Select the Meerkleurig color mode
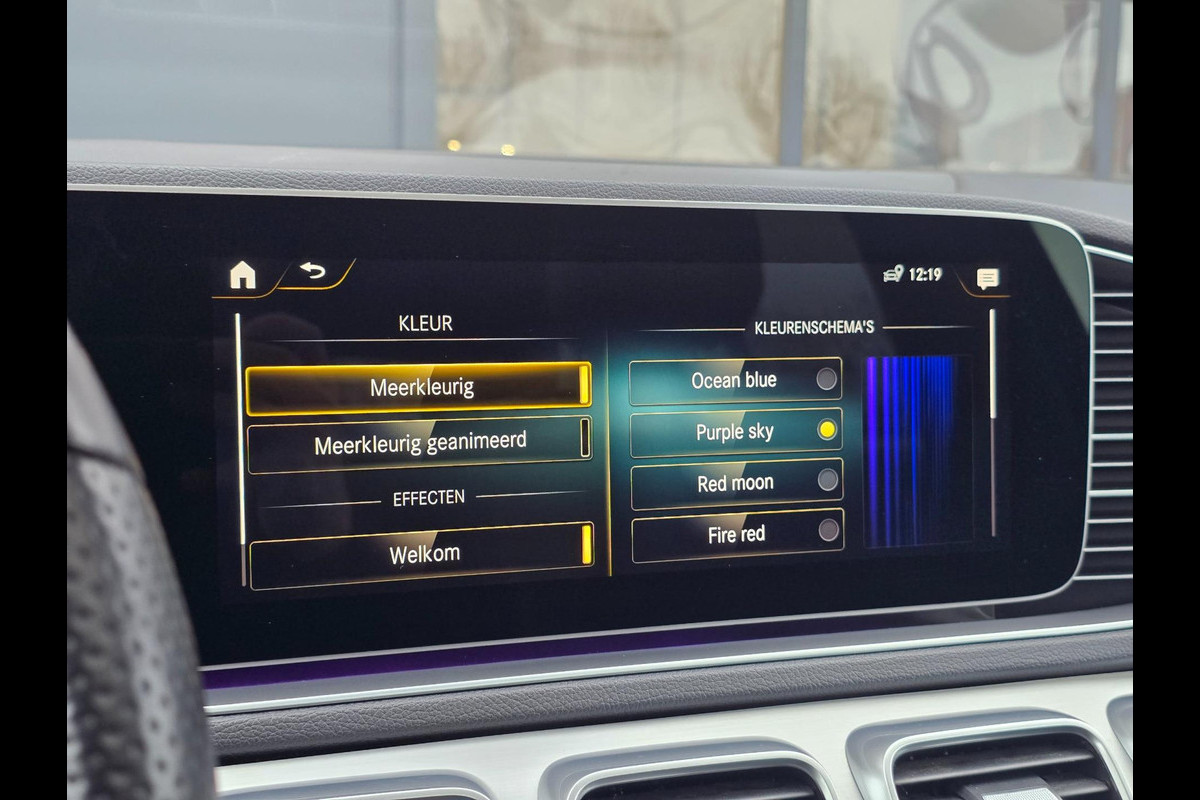The height and width of the screenshot is (800, 1200). 418,387
